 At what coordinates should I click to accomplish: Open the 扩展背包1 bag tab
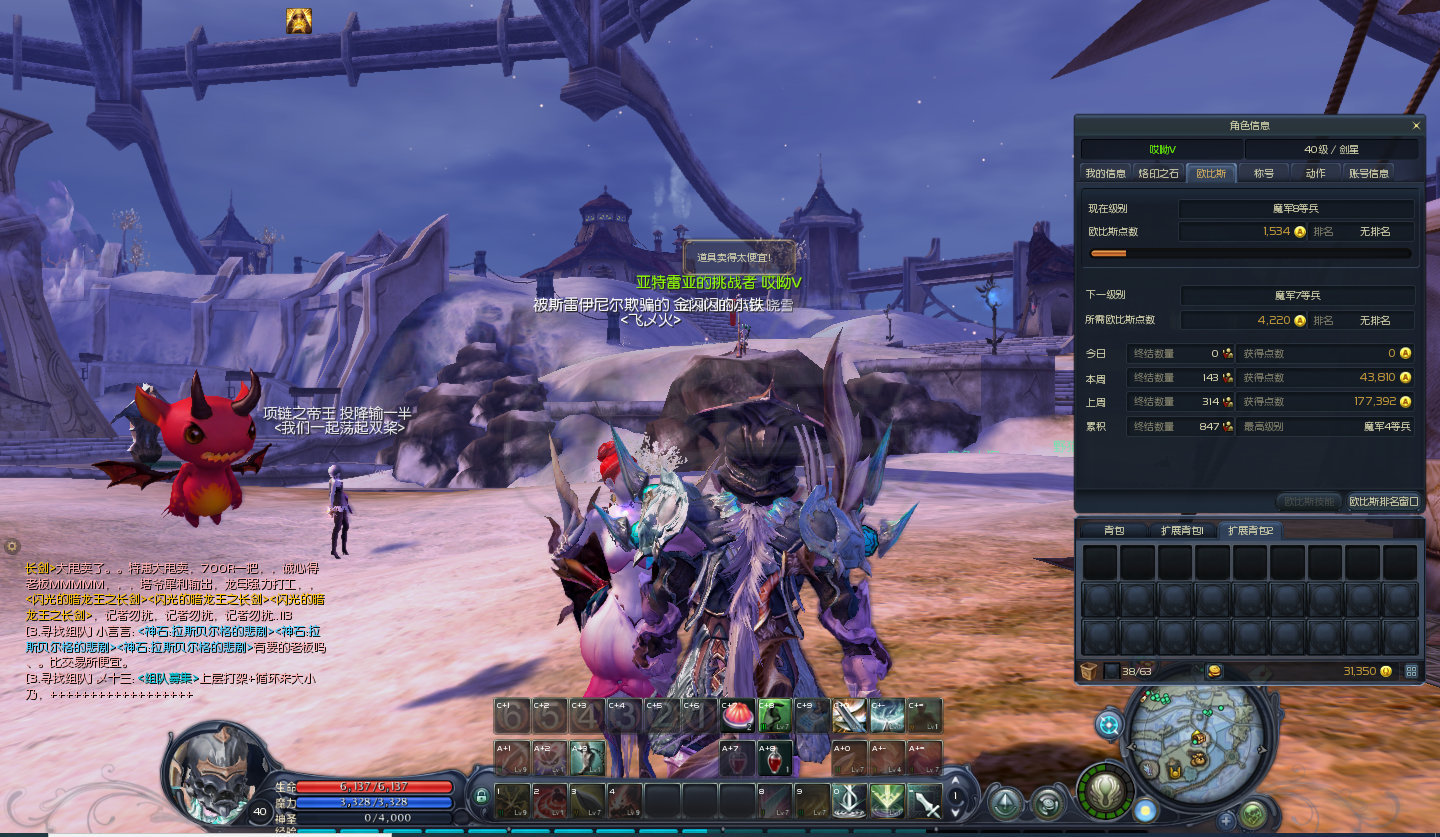(1182, 530)
